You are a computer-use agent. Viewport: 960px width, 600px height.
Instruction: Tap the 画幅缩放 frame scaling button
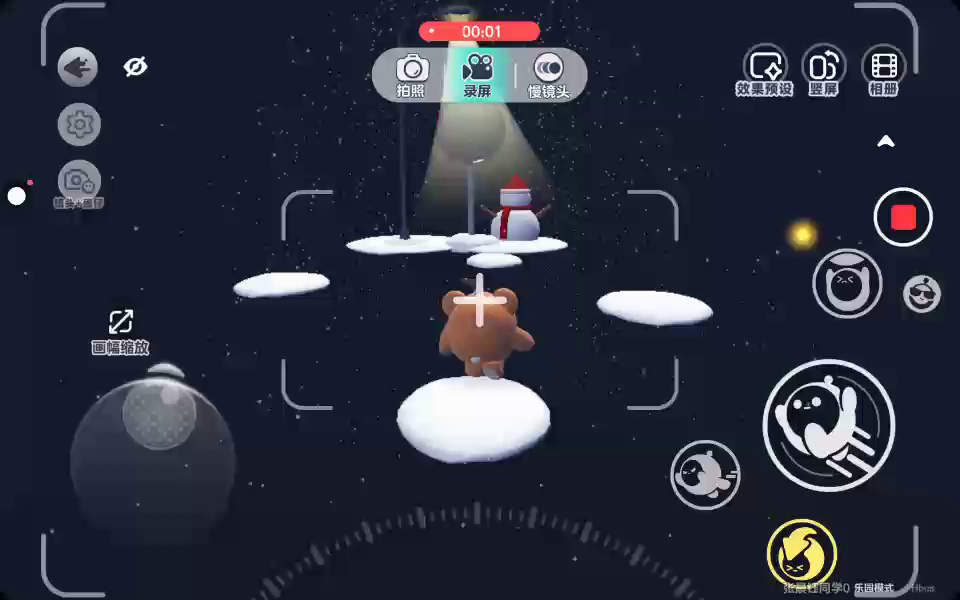tap(120, 331)
